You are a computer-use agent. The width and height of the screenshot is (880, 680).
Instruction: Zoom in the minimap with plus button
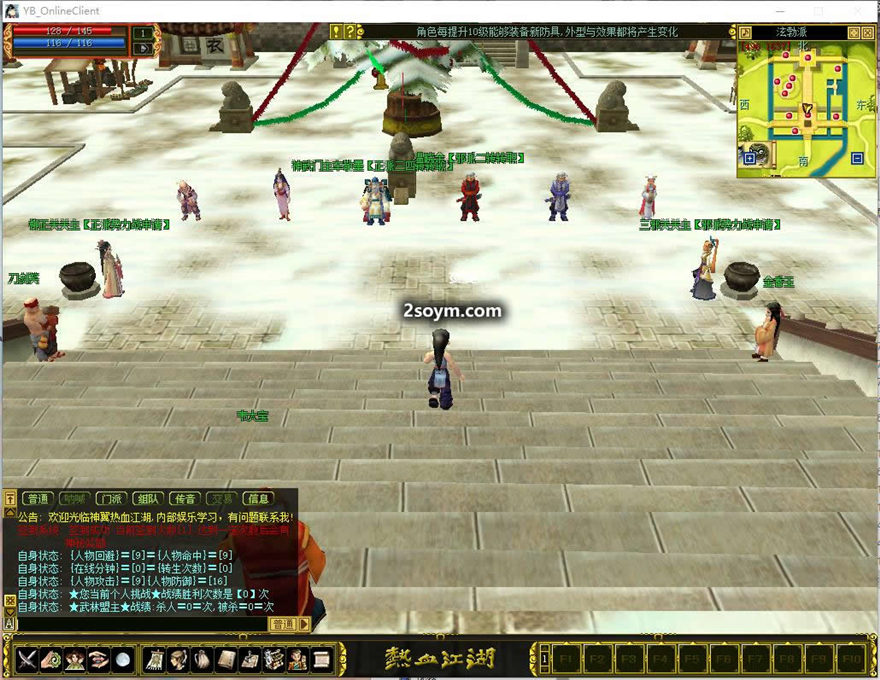(x=750, y=157)
